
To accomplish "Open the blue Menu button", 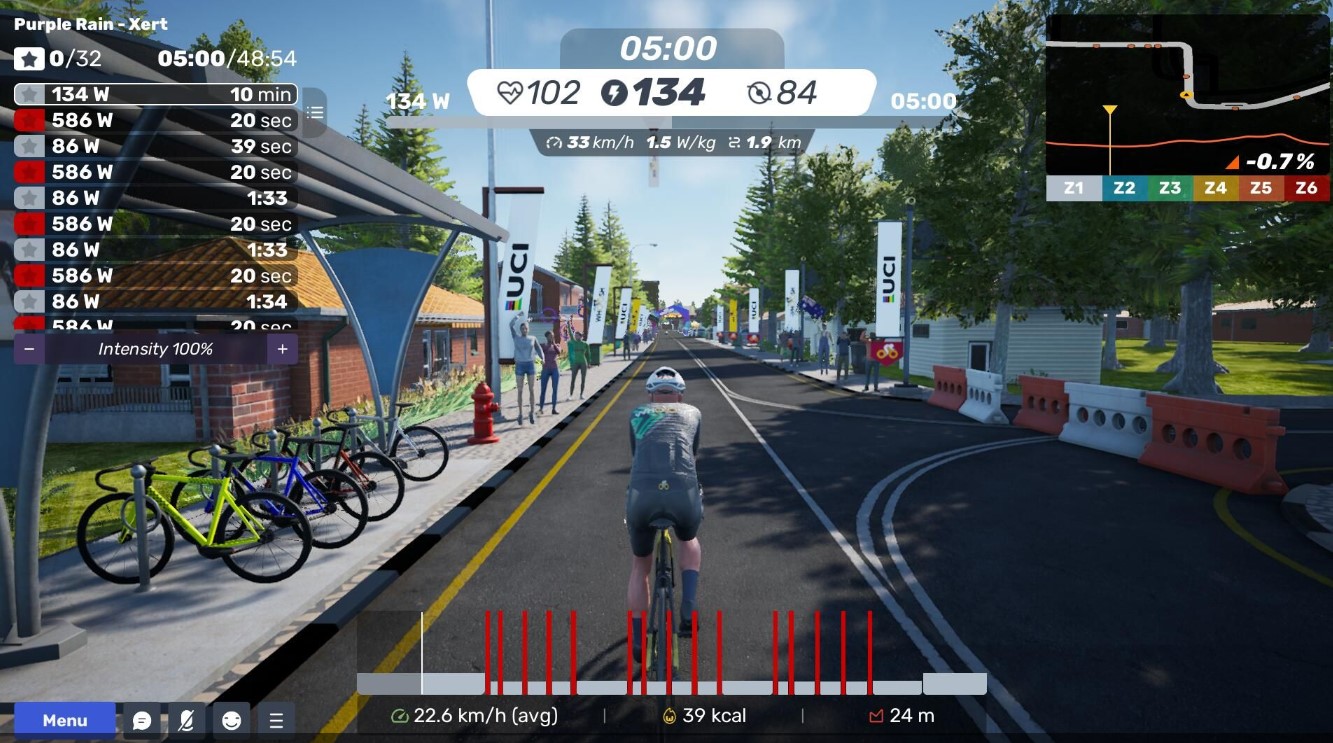I will tap(65, 720).
